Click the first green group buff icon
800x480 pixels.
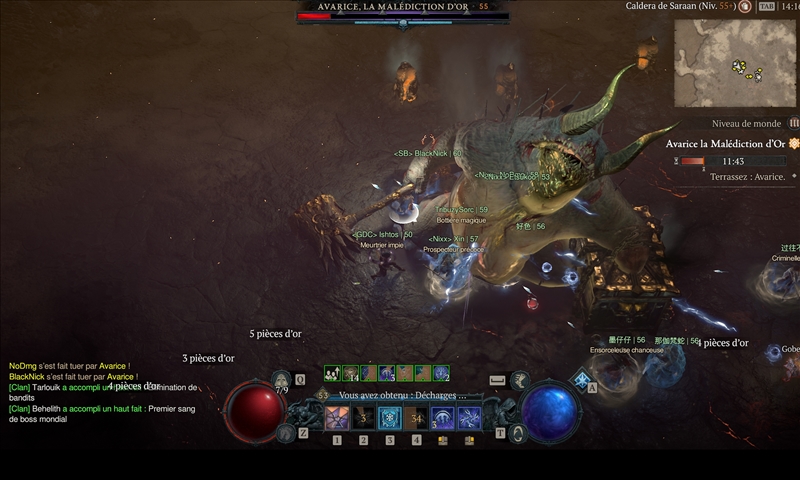pyautogui.click(x=331, y=373)
